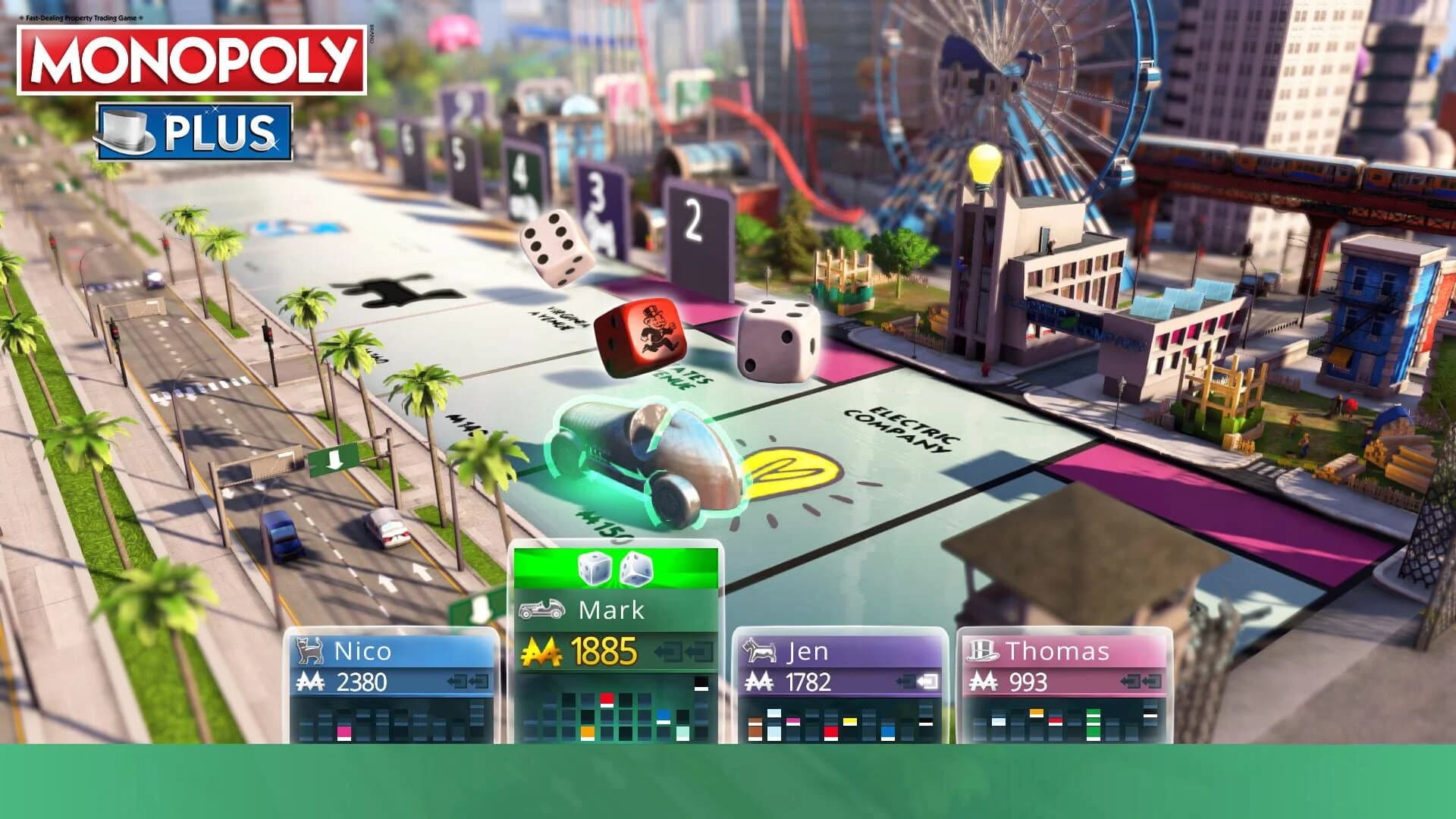1456x819 pixels.
Task: Click the money transfer arrows on Jen's panel
Action: tap(918, 682)
